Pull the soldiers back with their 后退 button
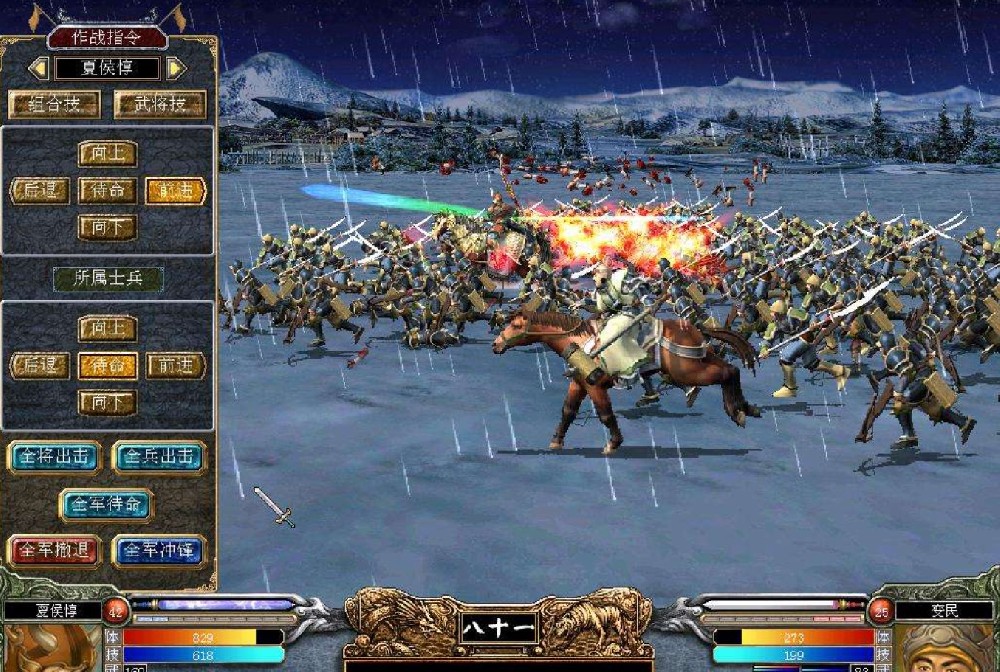1000x672 pixels. [x=40, y=366]
